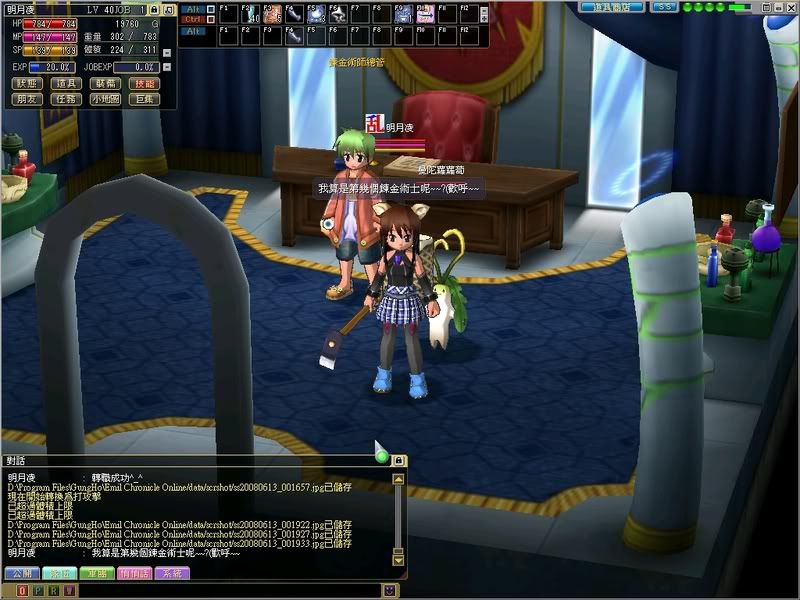This screenshot has width=800, height=600.
Task: Open the 狀態 status window
Action: pos(28,84)
